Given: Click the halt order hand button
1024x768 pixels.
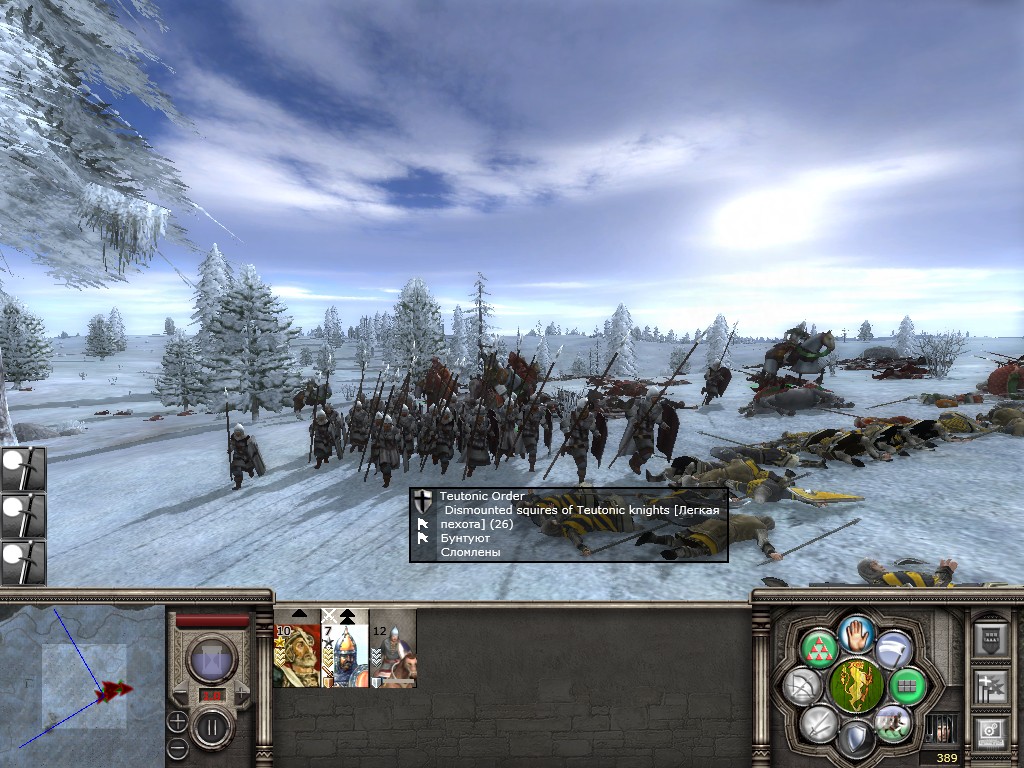Looking at the screenshot, I should click(857, 632).
